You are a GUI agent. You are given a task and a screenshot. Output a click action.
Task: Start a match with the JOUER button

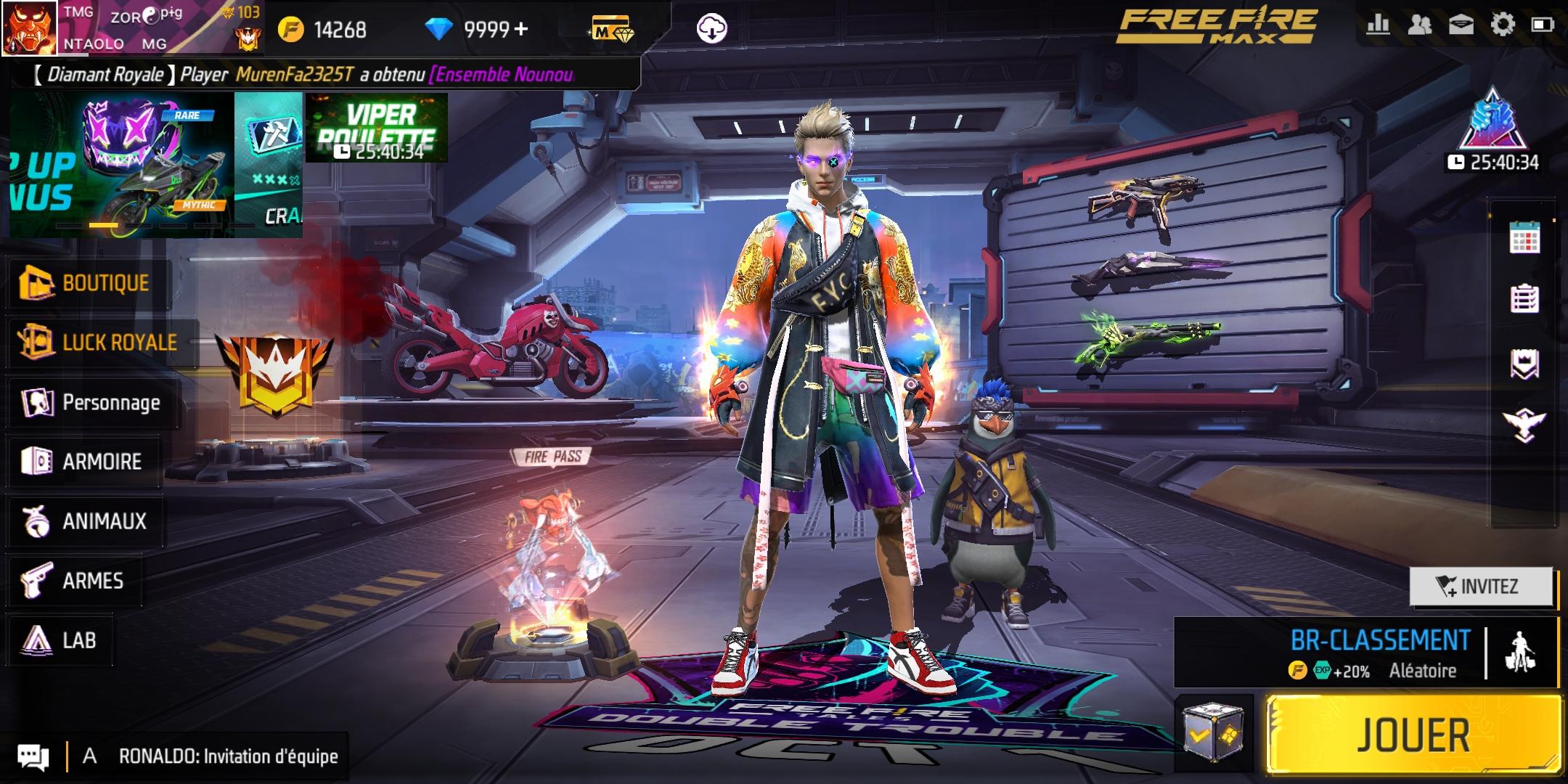point(1413,735)
